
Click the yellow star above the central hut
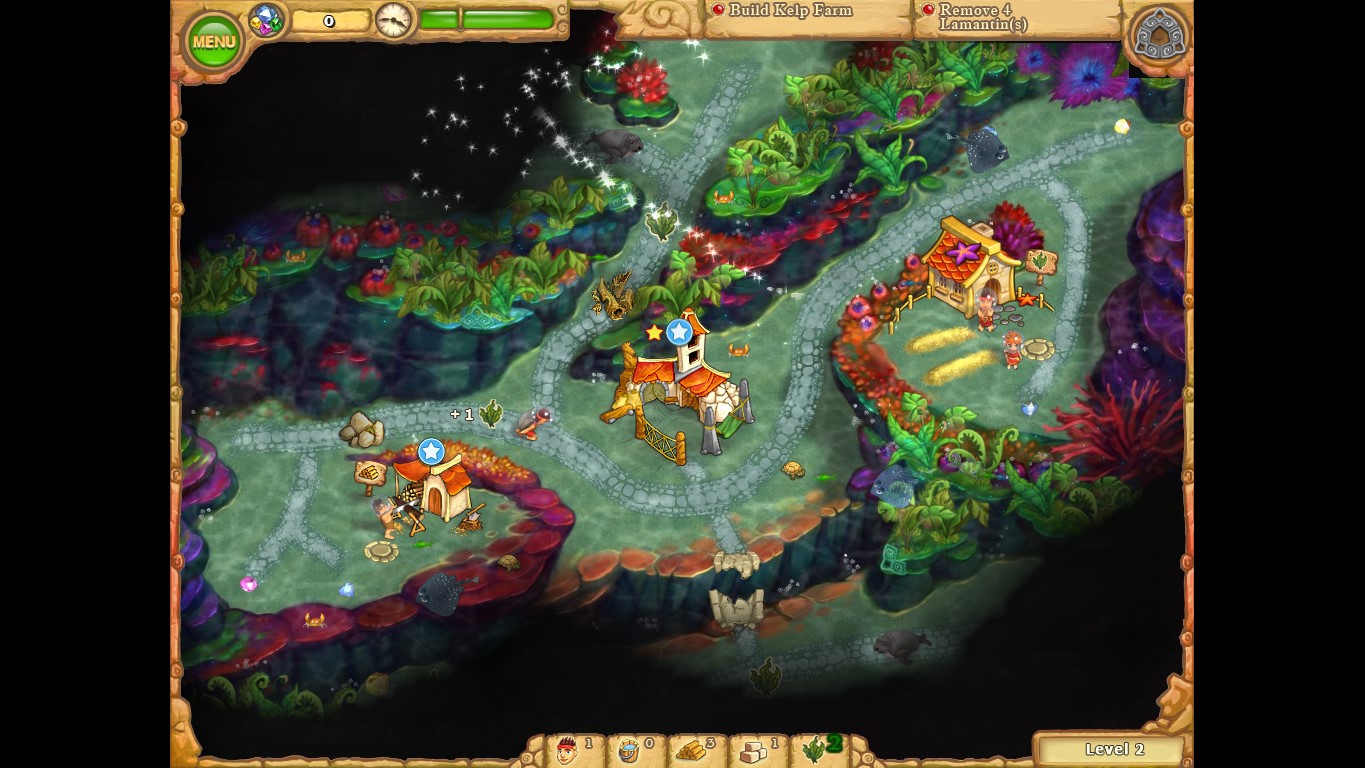pos(655,331)
